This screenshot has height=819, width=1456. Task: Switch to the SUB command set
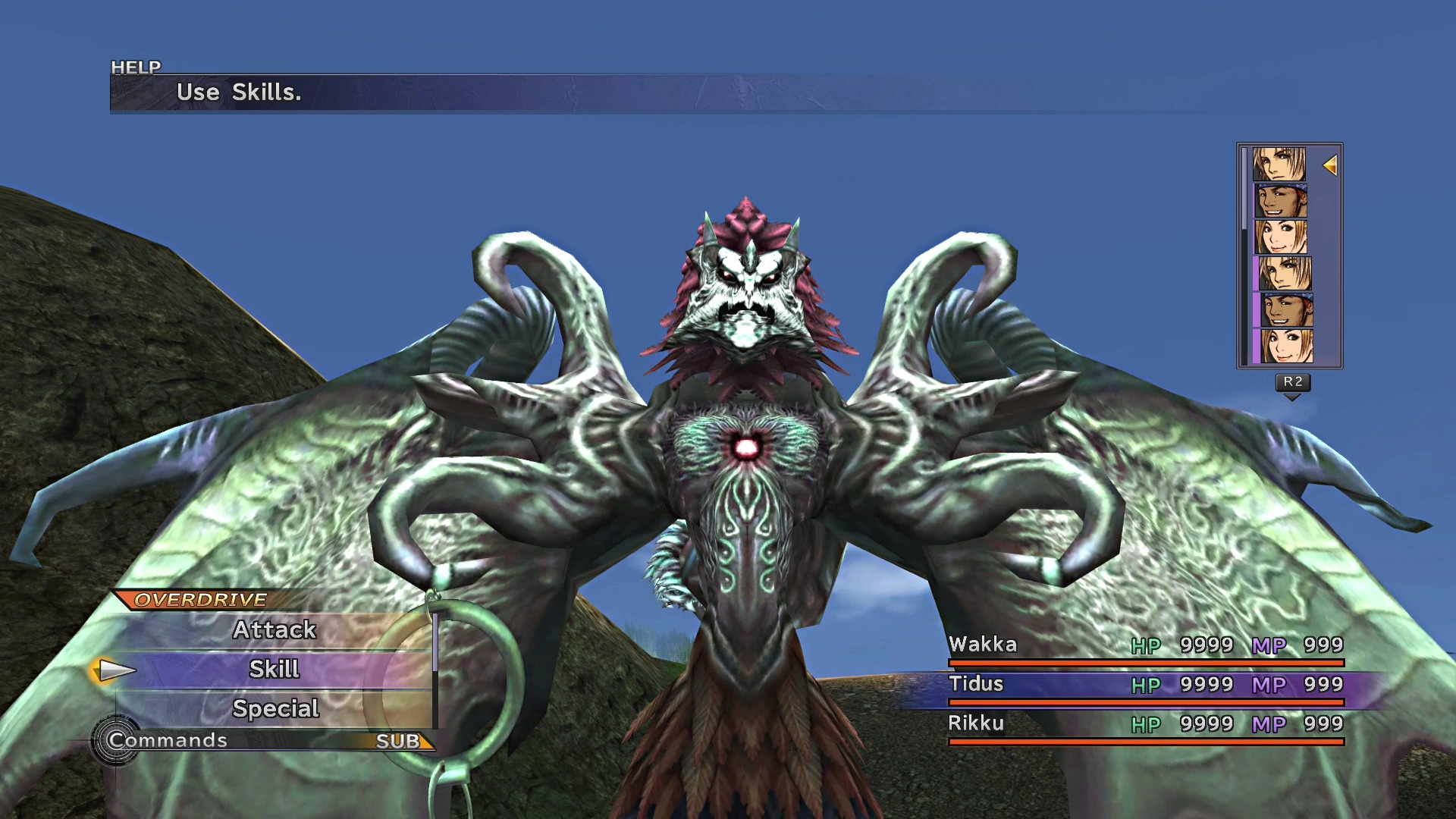point(397,740)
